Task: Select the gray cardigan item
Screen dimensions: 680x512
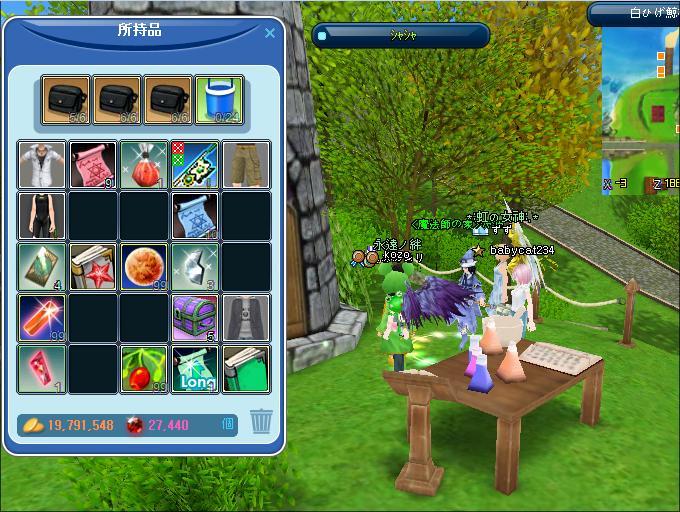Action: pyautogui.click(x=245, y=318)
